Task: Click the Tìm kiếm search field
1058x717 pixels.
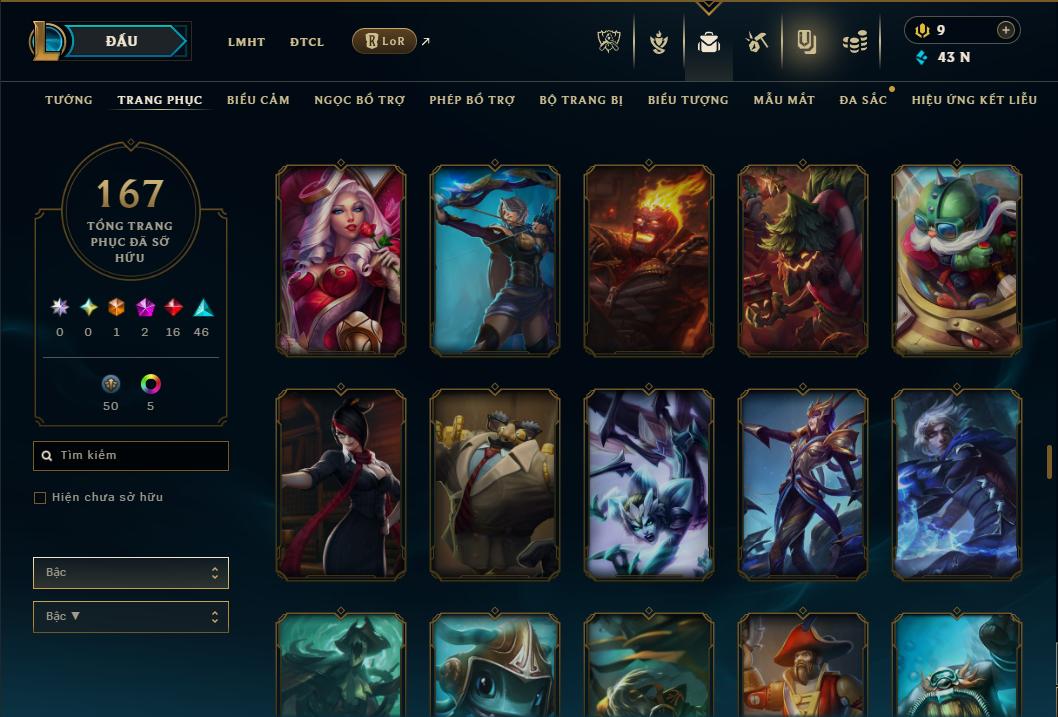Action: (x=131, y=456)
